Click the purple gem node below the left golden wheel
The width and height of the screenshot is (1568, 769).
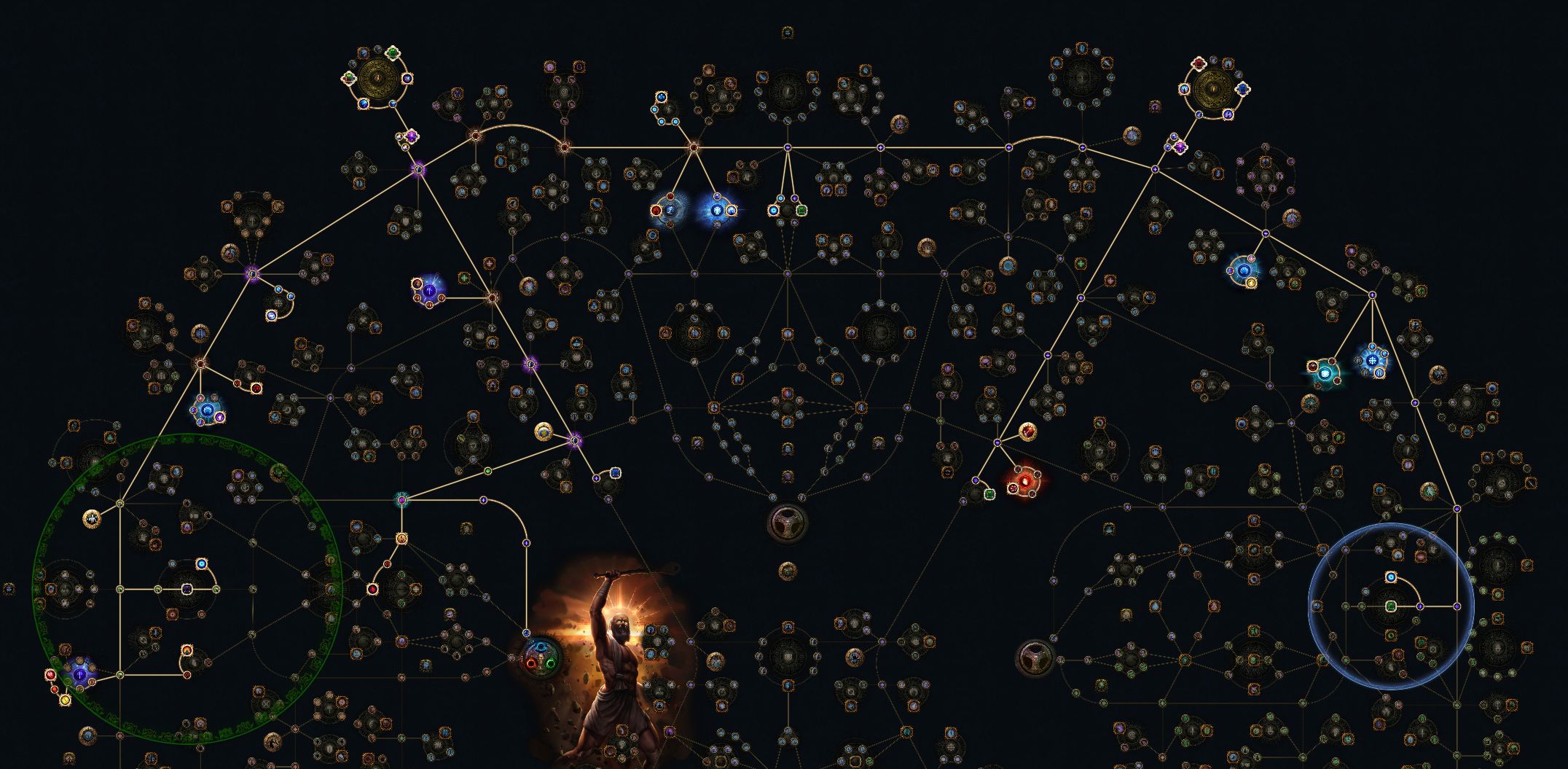[x=412, y=136]
